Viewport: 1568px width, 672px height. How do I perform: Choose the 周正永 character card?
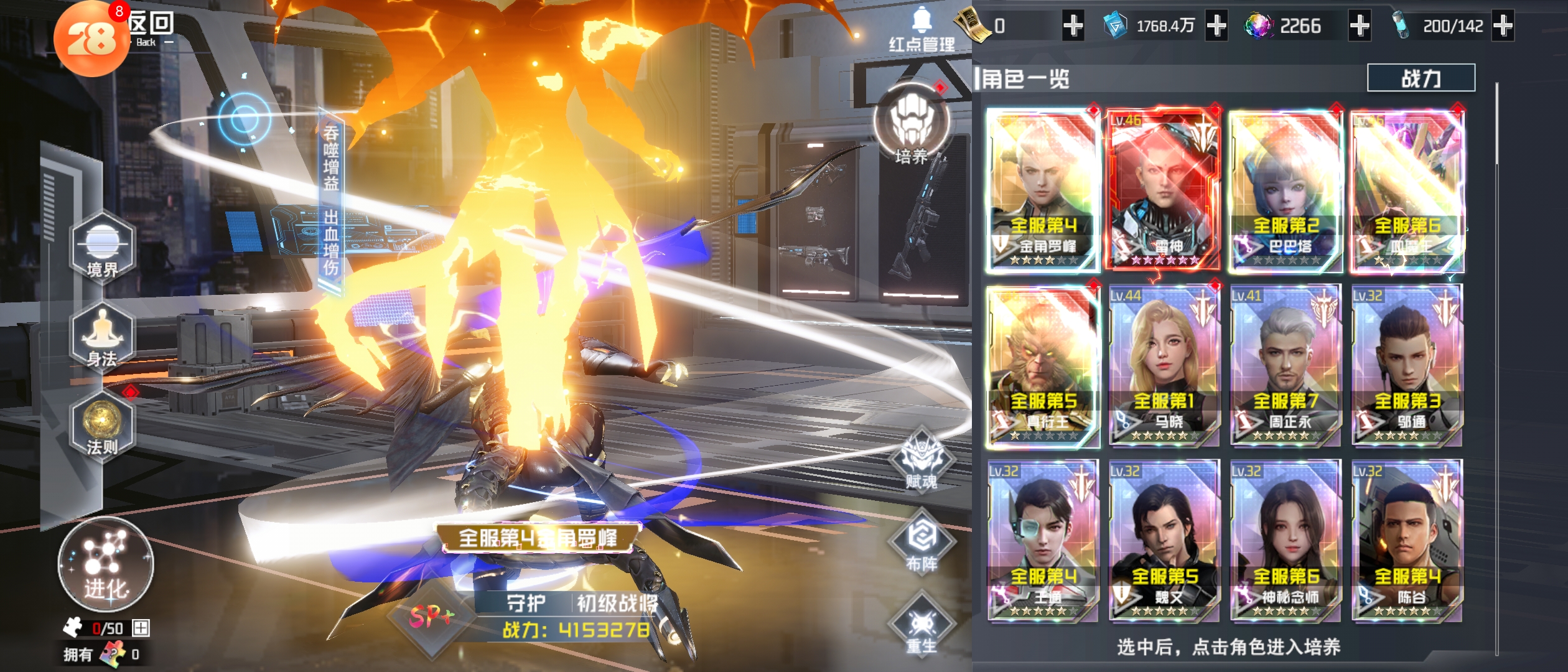[x=1284, y=366]
